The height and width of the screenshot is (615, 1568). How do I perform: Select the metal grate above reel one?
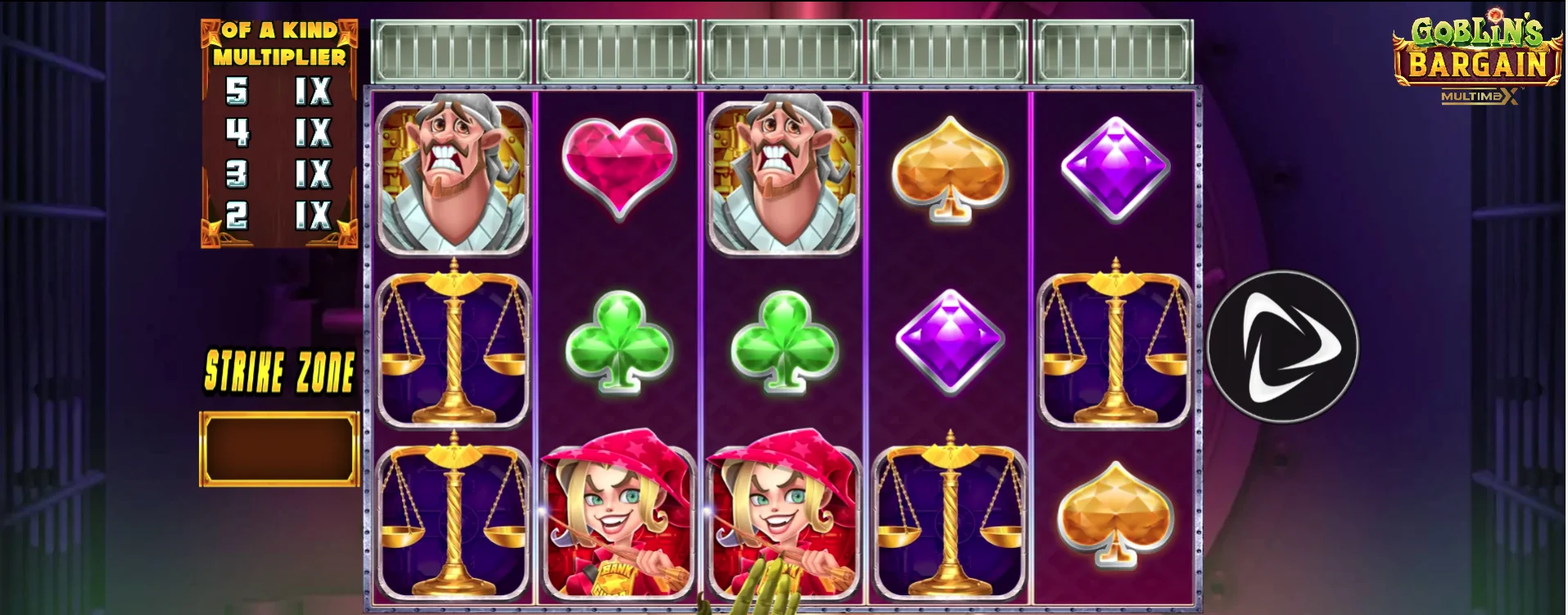pyautogui.click(x=450, y=47)
